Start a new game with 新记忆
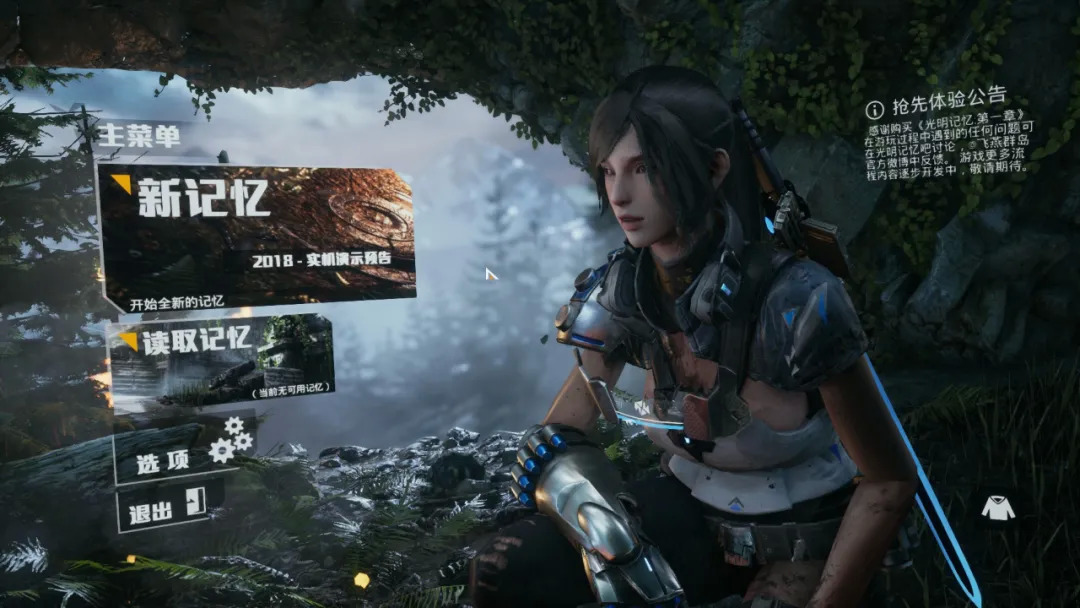Viewport: 1080px width, 608px height. (x=257, y=236)
